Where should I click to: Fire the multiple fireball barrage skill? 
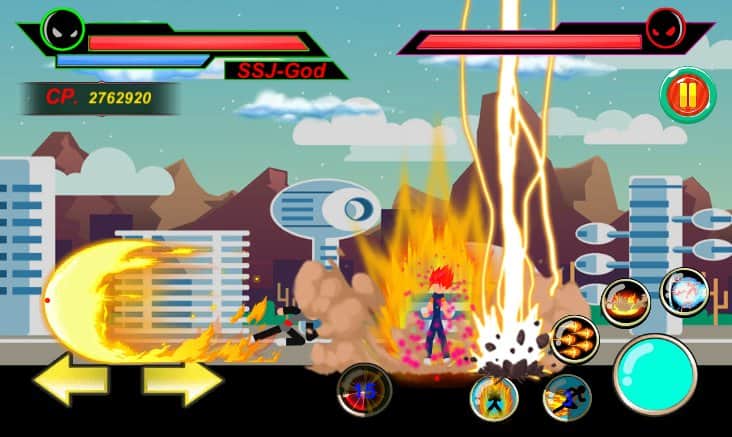[575, 340]
